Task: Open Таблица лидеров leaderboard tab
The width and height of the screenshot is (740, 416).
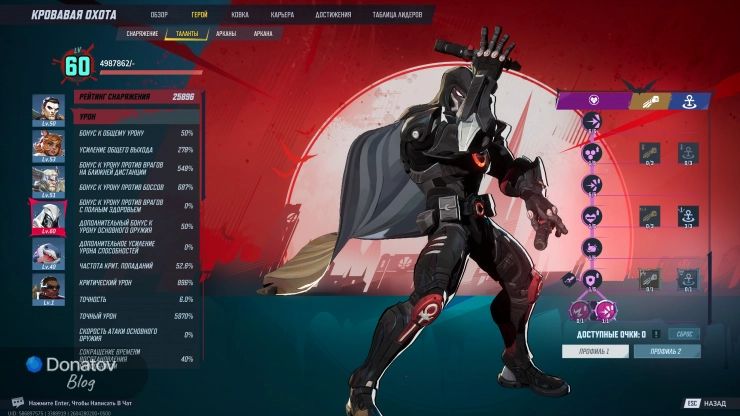Action: (398, 16)
